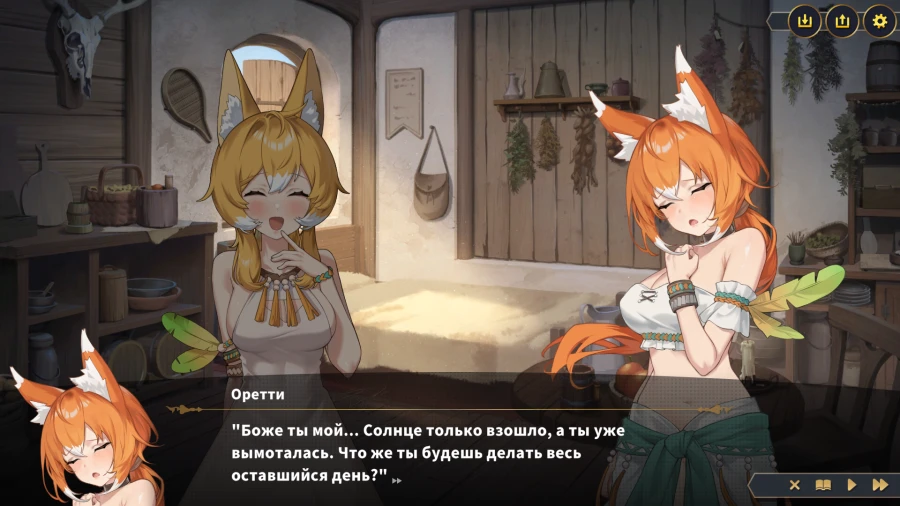Viewport: 900px width, 506px height.
Task: Open the dialogue log book icon
Action: tap(823, 485)
